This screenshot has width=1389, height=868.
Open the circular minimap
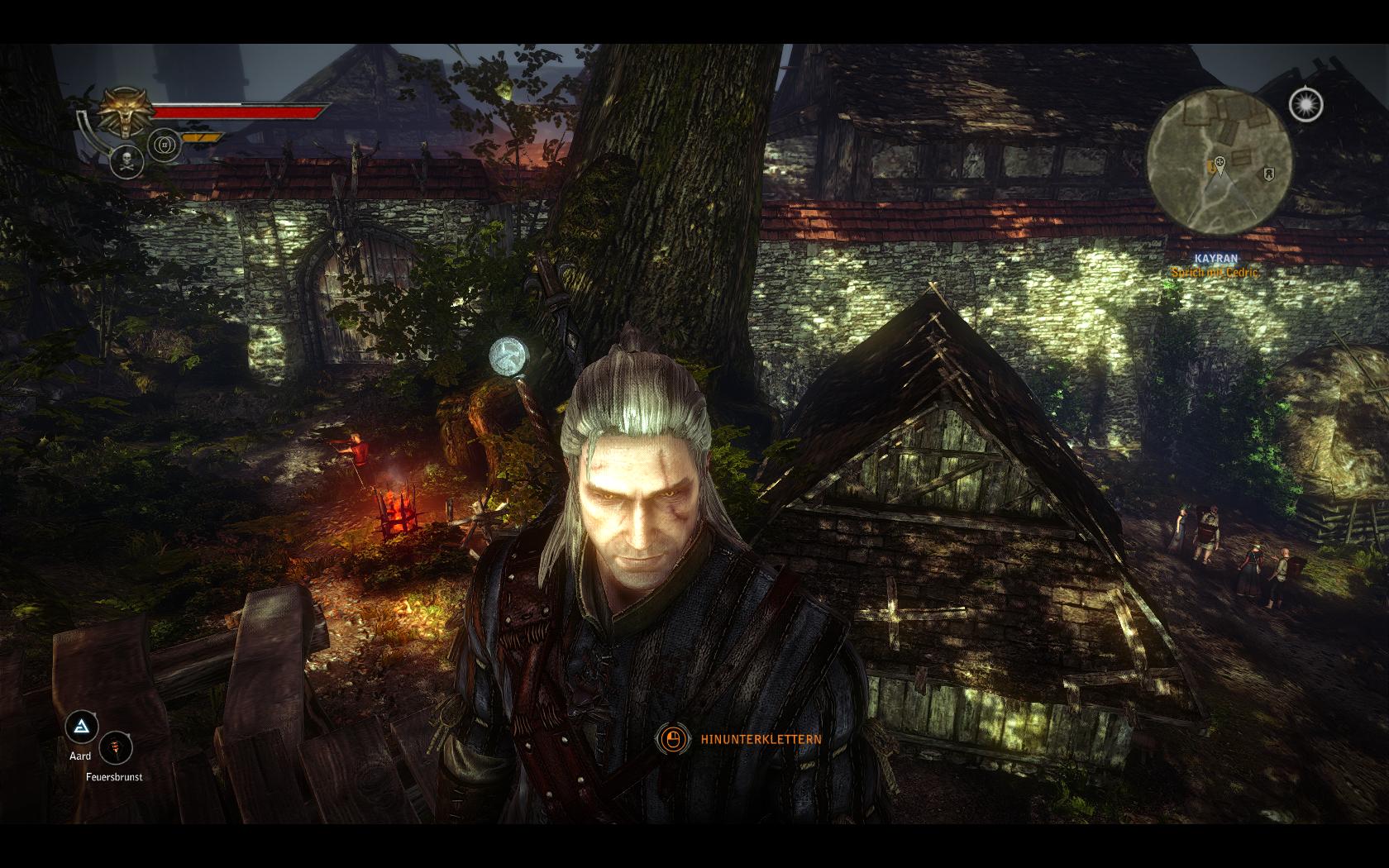click(1218, 160)
